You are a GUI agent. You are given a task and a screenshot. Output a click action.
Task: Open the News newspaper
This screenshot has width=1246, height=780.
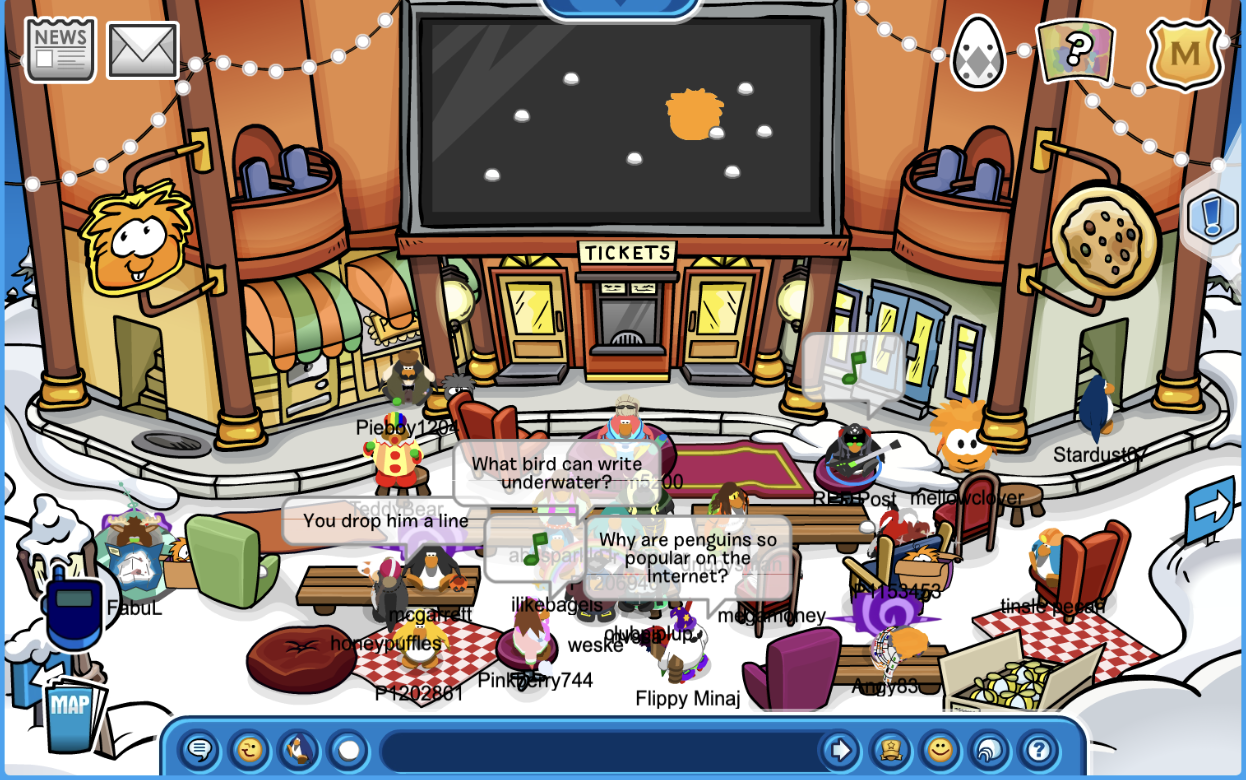coord(60,49)
